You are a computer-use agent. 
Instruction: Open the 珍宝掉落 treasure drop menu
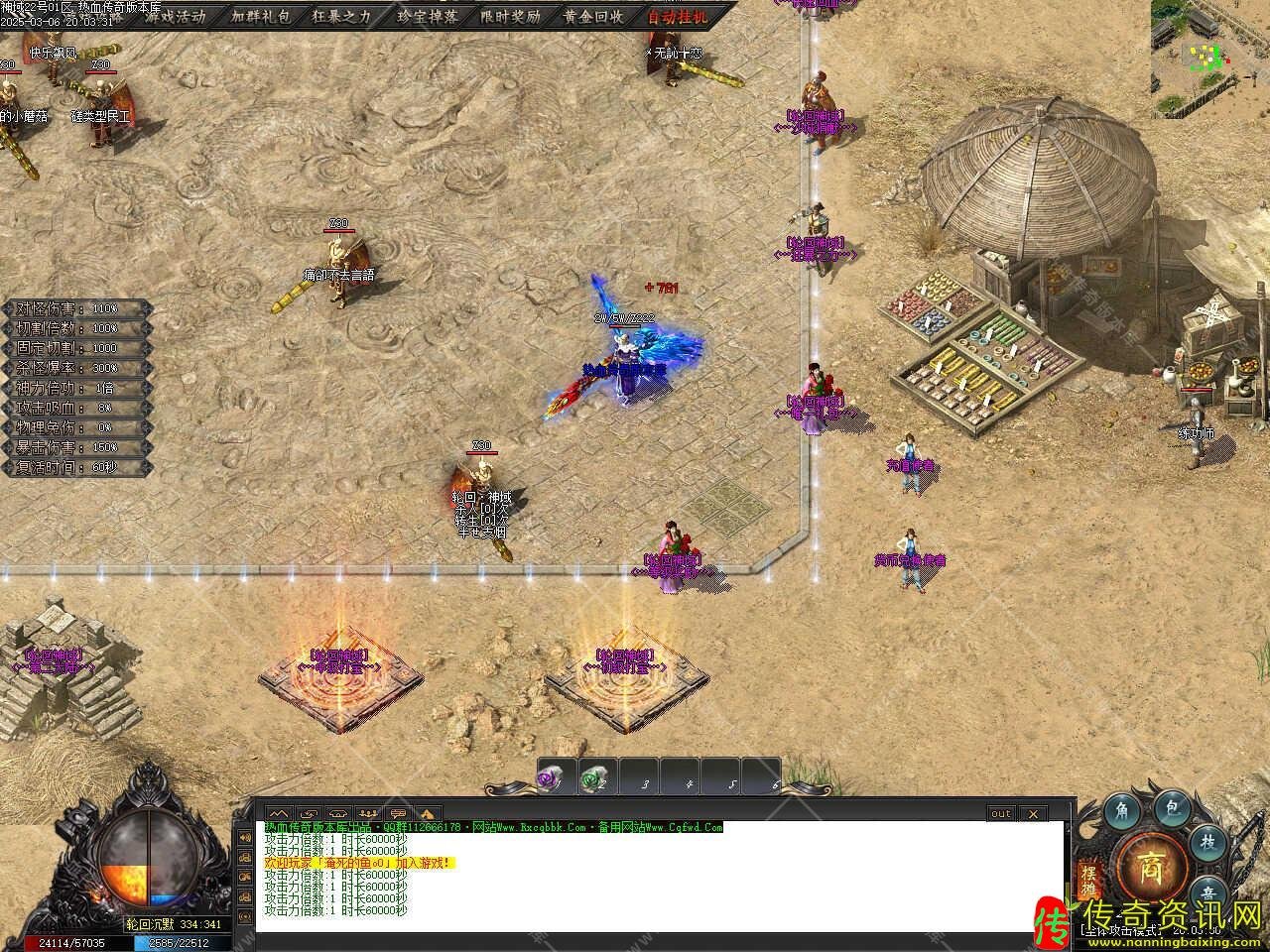pyautogui.click(x=427, y=16)
